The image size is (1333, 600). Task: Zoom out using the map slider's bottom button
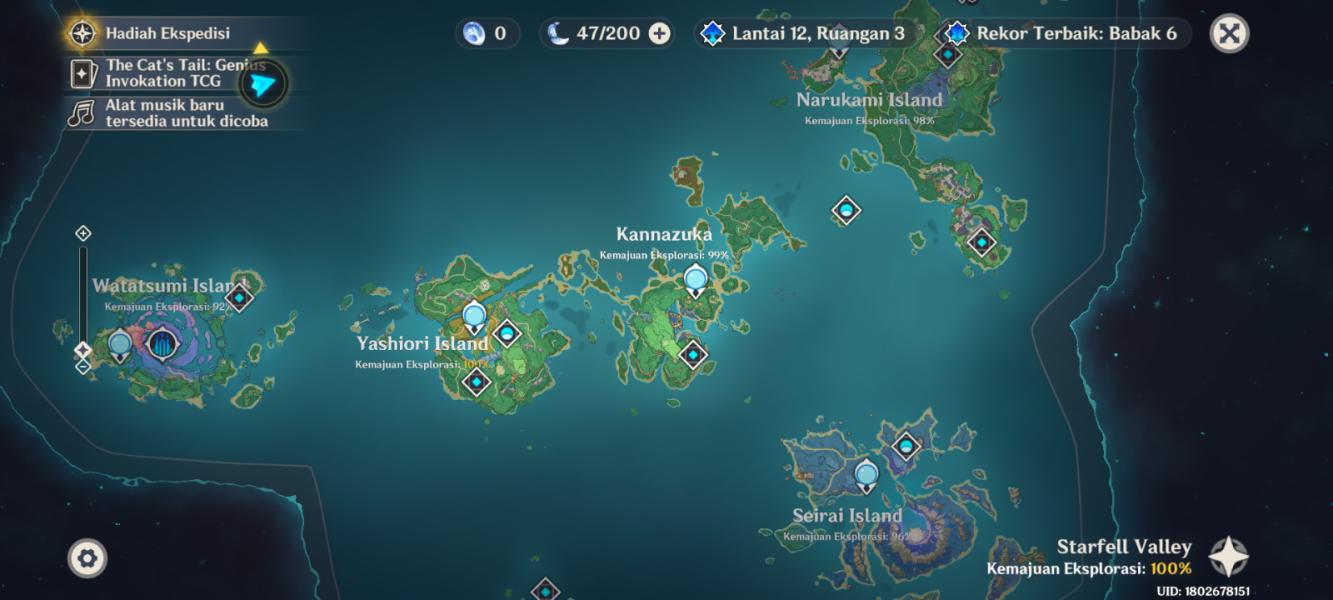tap(83, 367)
